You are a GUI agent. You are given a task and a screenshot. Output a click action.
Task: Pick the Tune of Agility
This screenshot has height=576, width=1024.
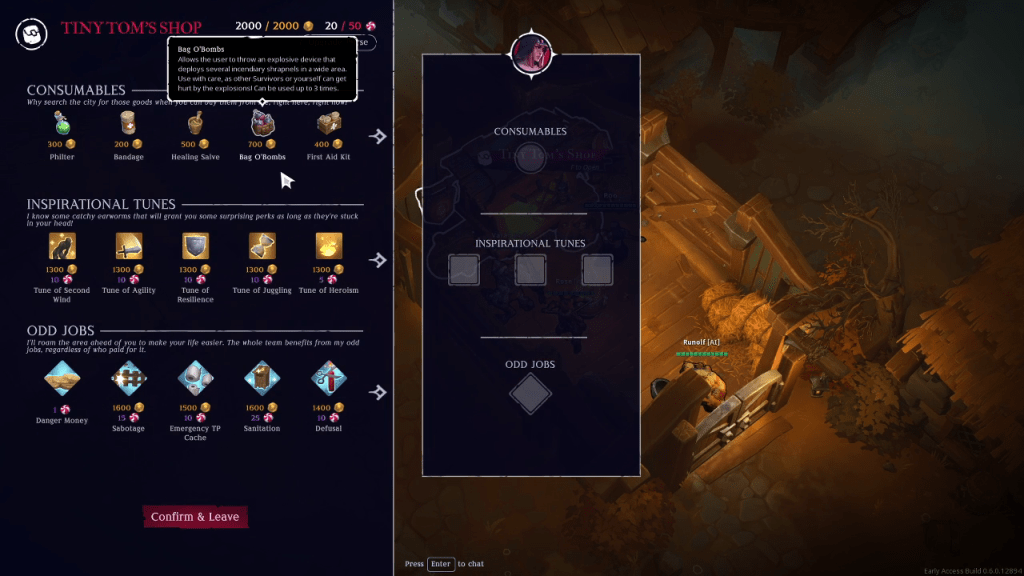pyautogui.click(x=128, y=246)
